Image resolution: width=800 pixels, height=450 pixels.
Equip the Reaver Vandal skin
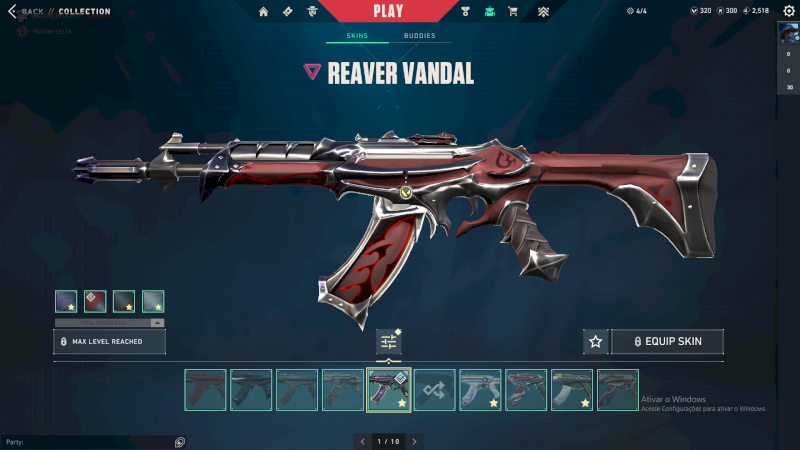[x=667, y=342]
